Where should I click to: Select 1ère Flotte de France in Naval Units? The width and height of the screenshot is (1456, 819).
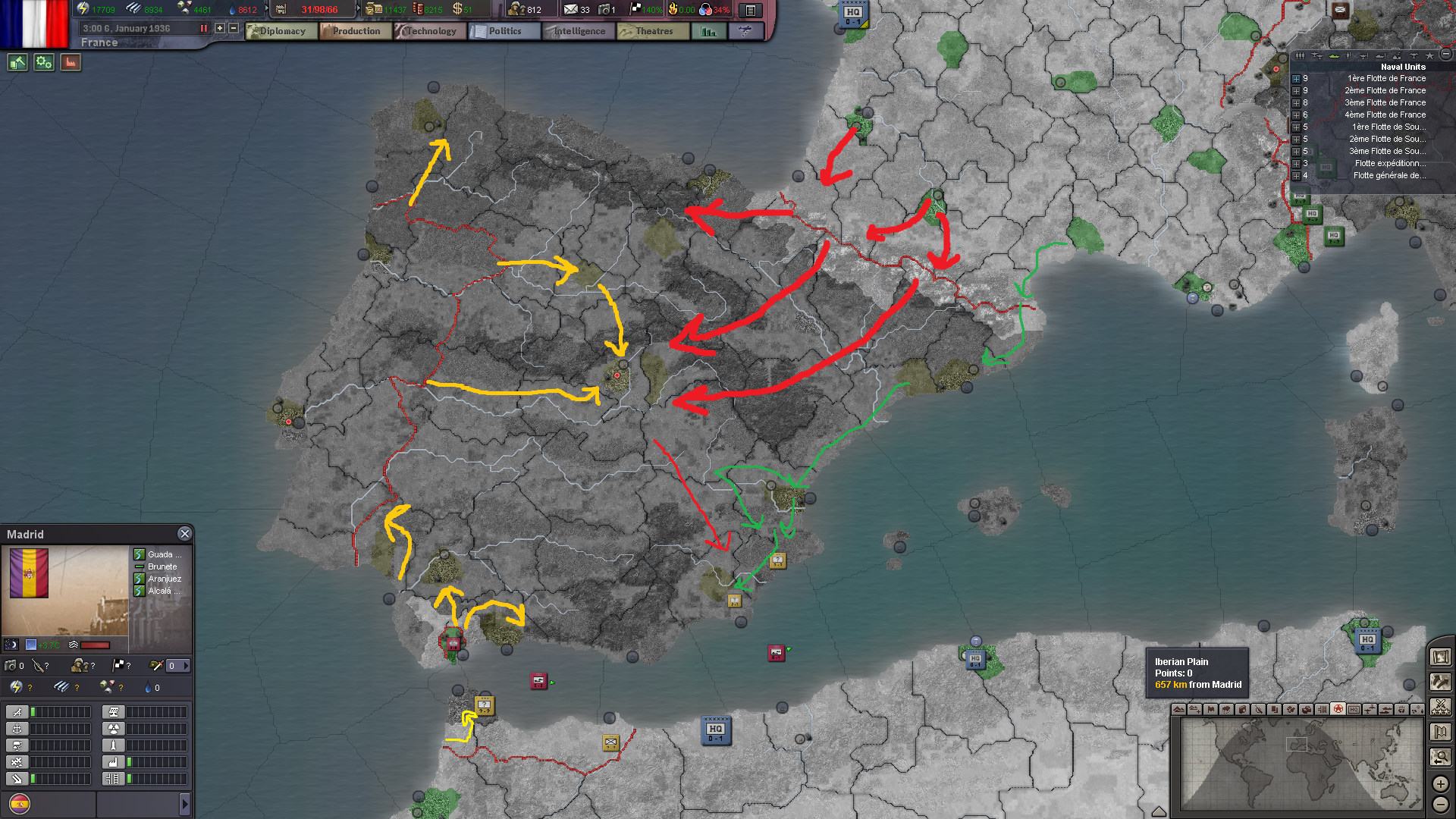click(x=1386, y=78)
